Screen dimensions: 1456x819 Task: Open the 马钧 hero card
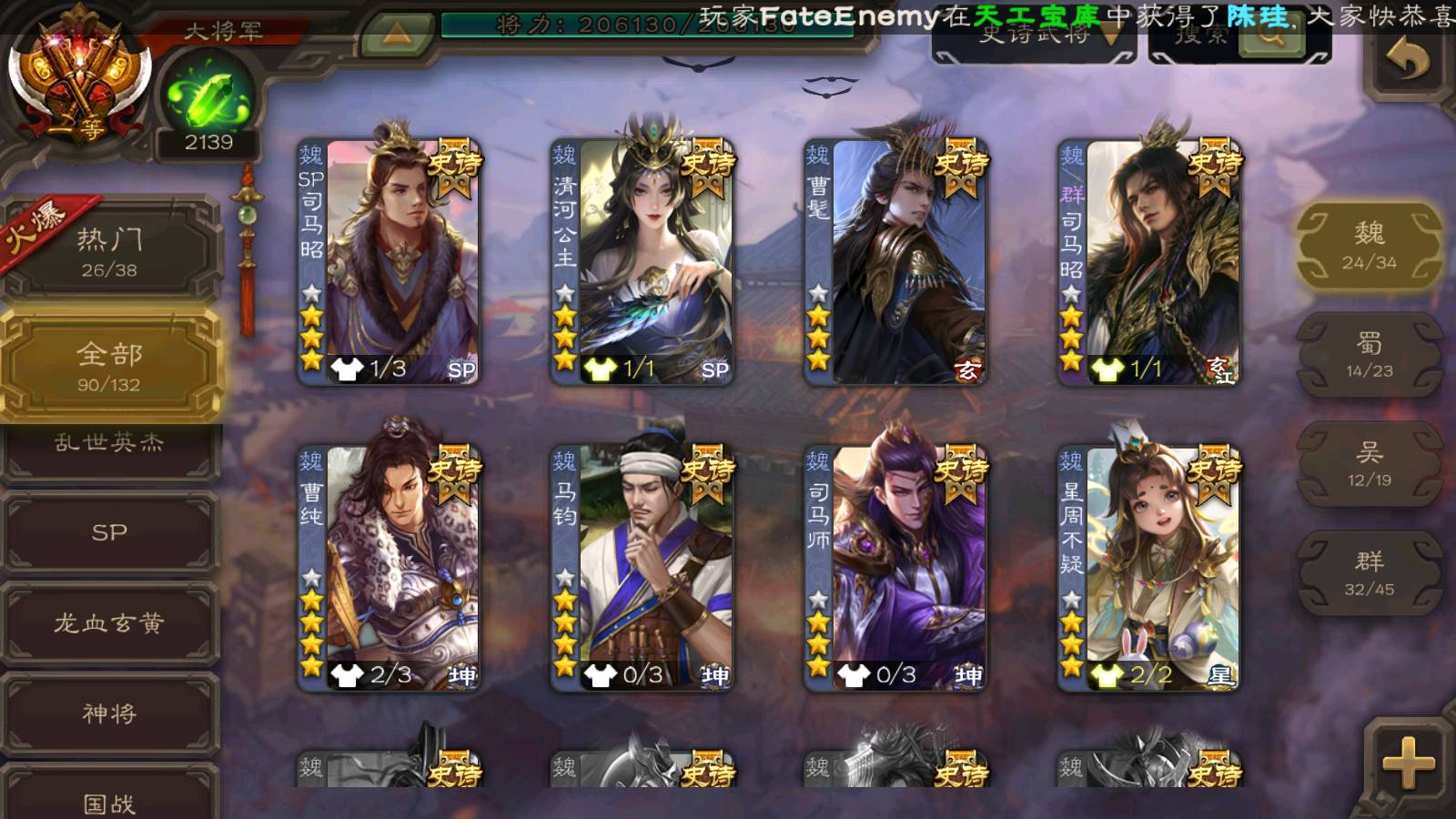tap(642, 568)
